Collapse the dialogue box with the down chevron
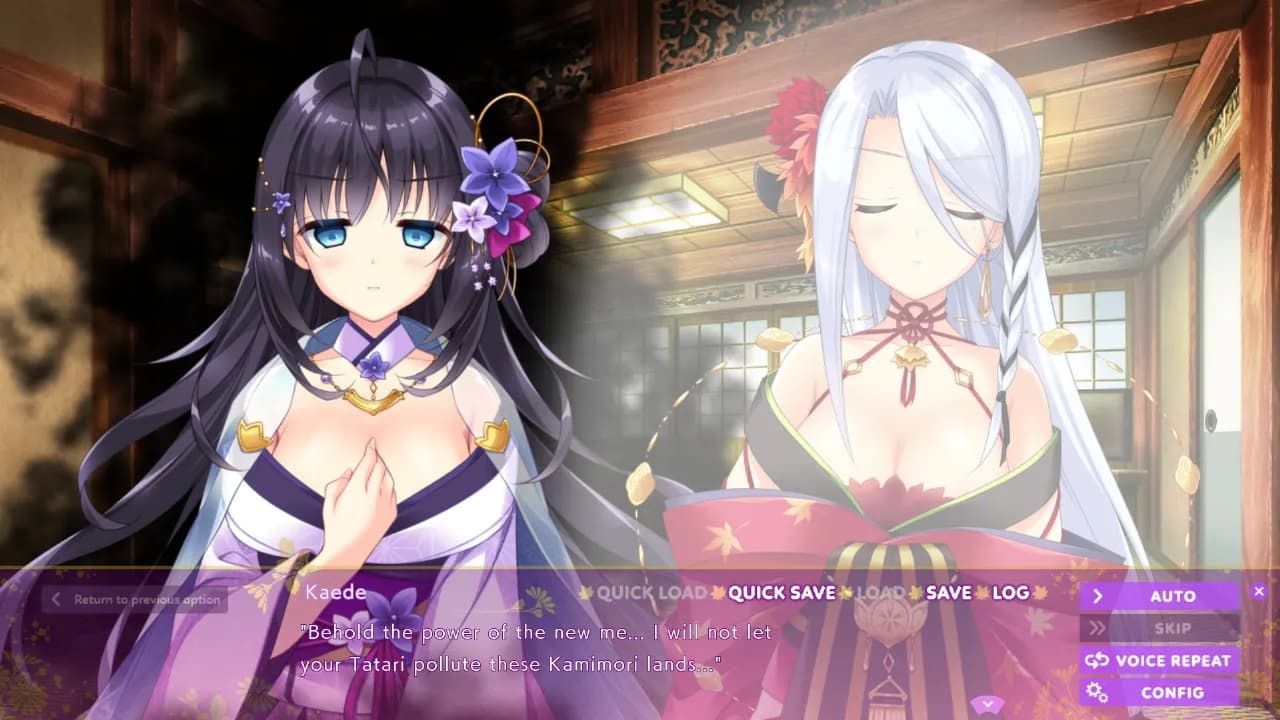Screen dimensions: 1280x720 [x=988, y=703]
